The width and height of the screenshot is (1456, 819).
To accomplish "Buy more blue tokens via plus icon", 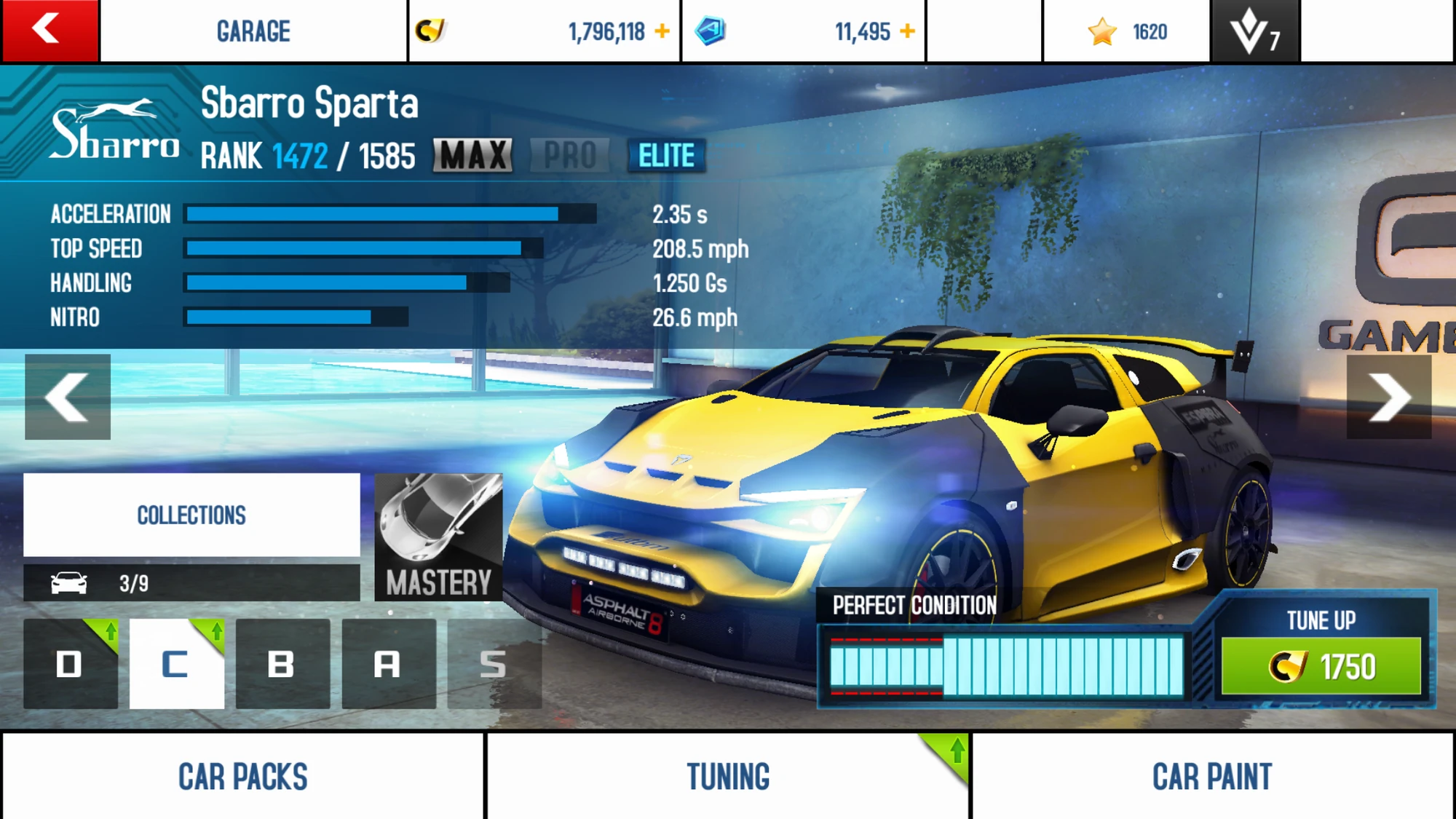I will [907, 31].
